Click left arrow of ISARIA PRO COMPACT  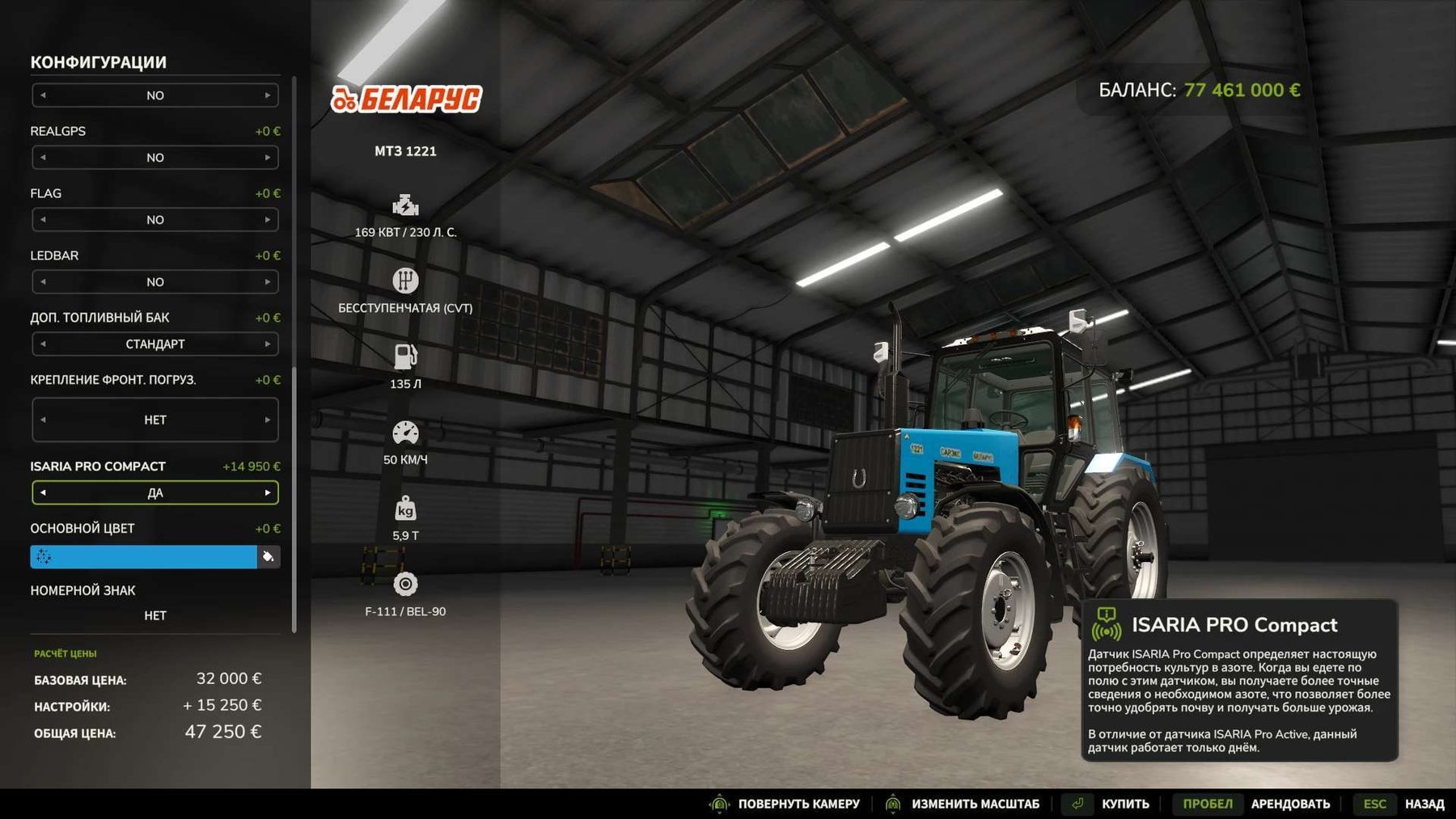click(x=43, y=493)
